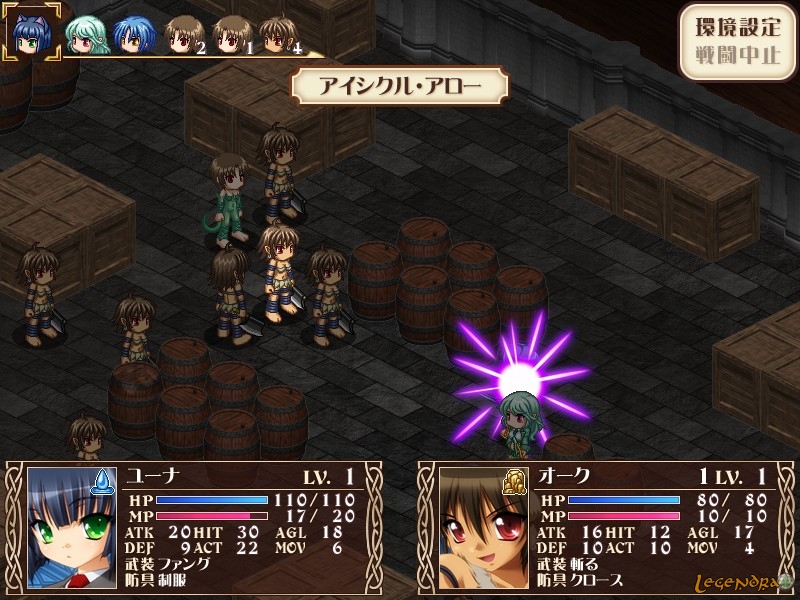Select the turn order orc portrait numbered 2
The height and width of the screenshot is (600, 800).
pos(182,36)
